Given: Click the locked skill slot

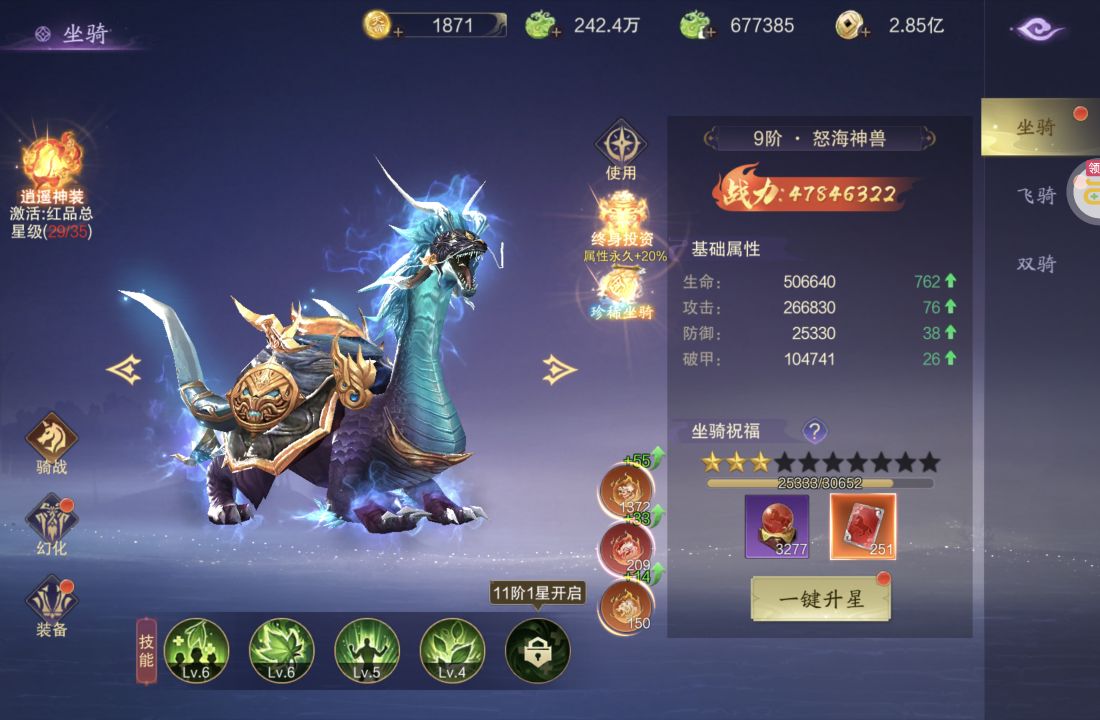Looking at the screenshot, I should (x=538, y=650).
